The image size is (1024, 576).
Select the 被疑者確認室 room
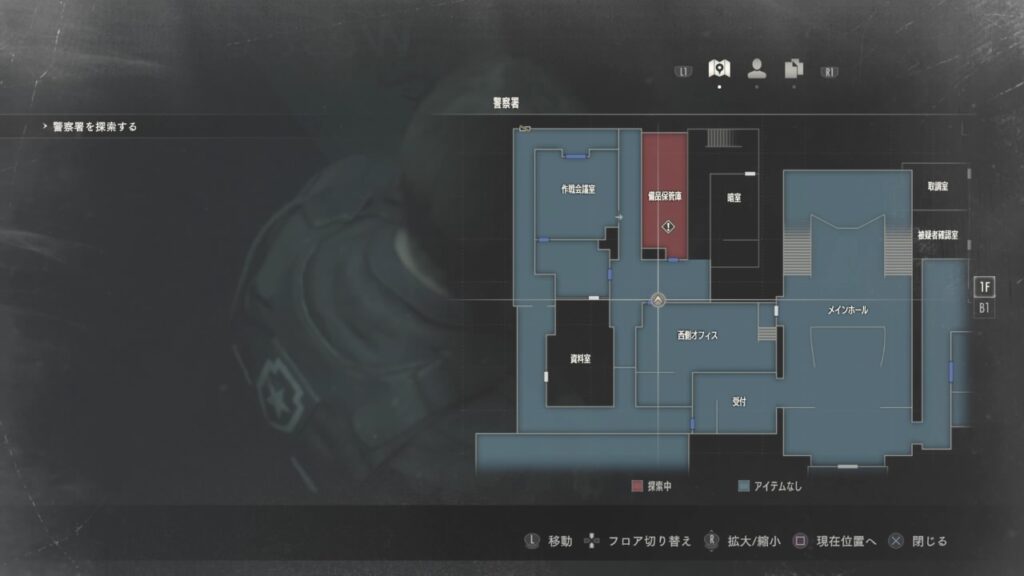click(937, 236)
